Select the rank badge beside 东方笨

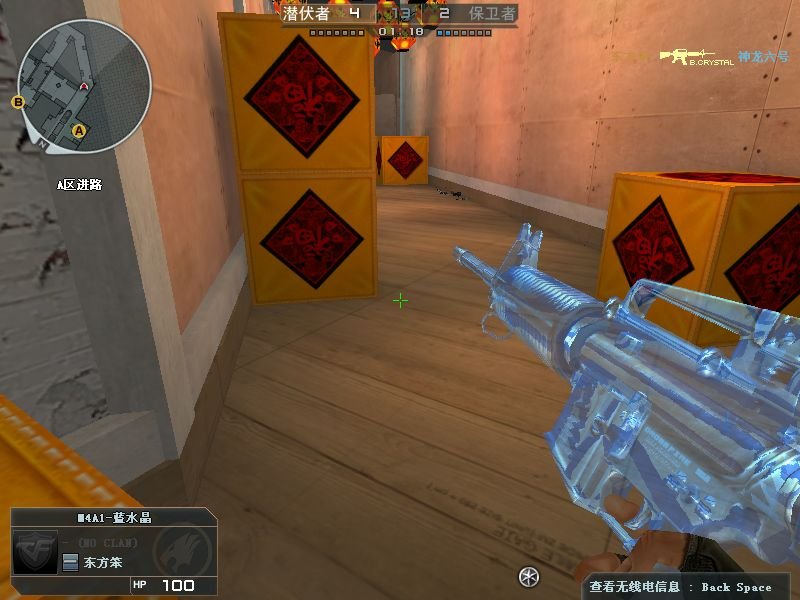point(70,563)
